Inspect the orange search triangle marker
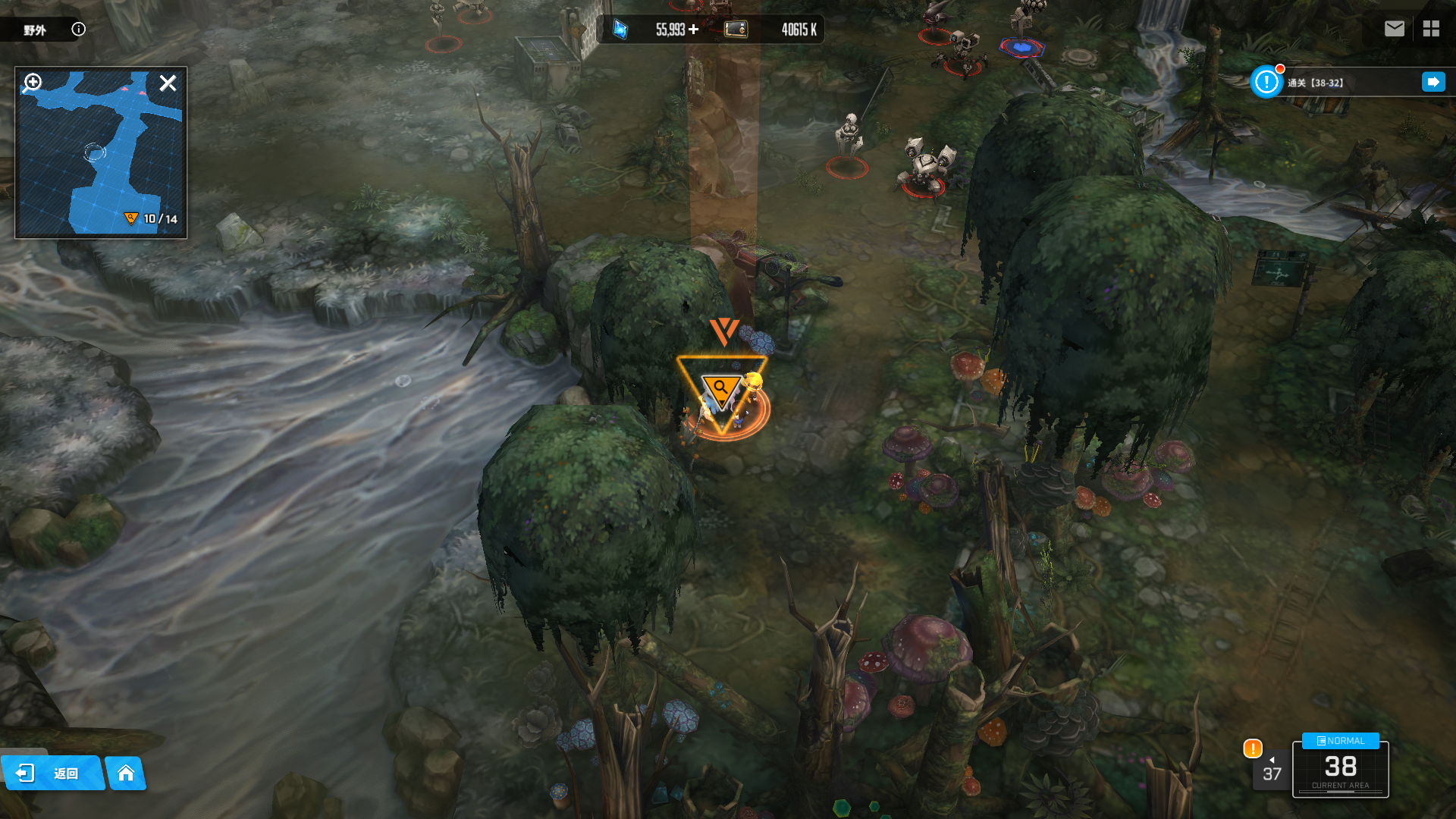This screenshot has height=819, width=1456. (x=720, y=389)
